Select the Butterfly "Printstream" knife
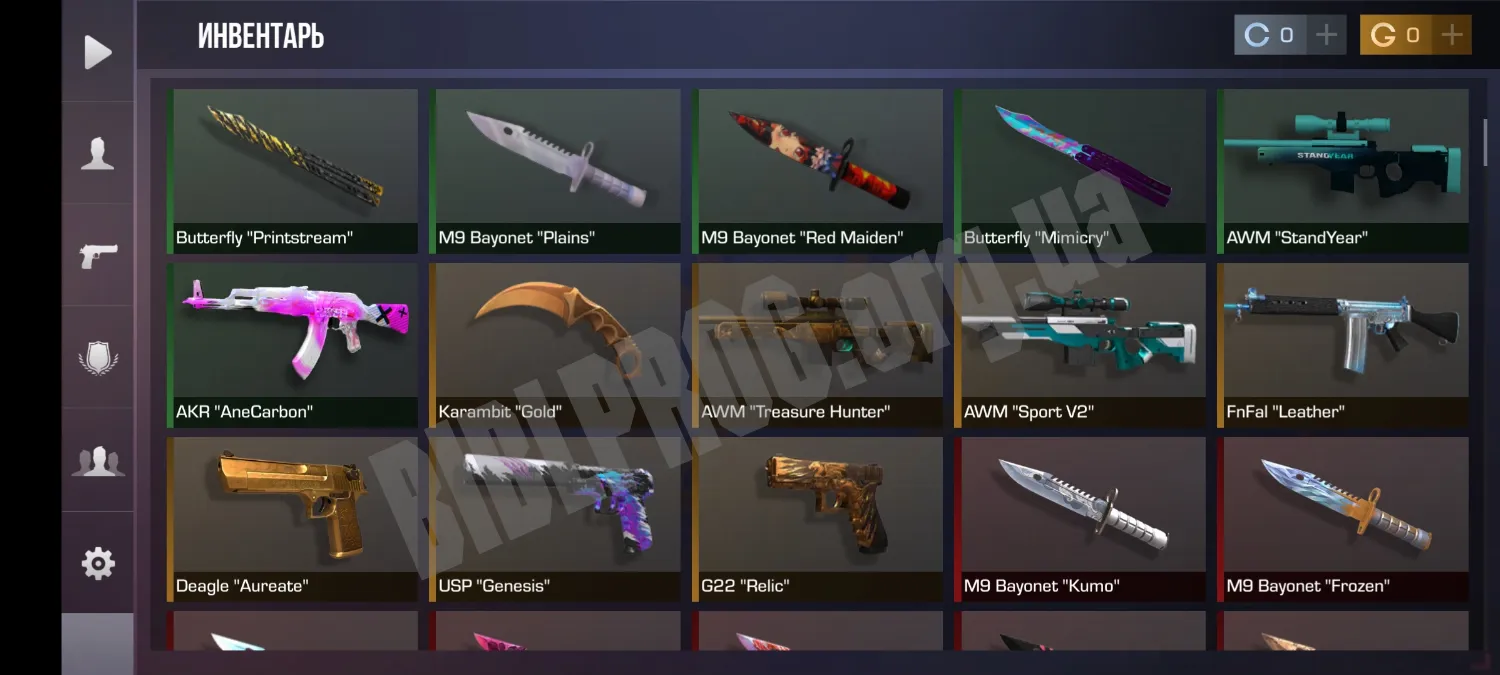 point(293,170)
